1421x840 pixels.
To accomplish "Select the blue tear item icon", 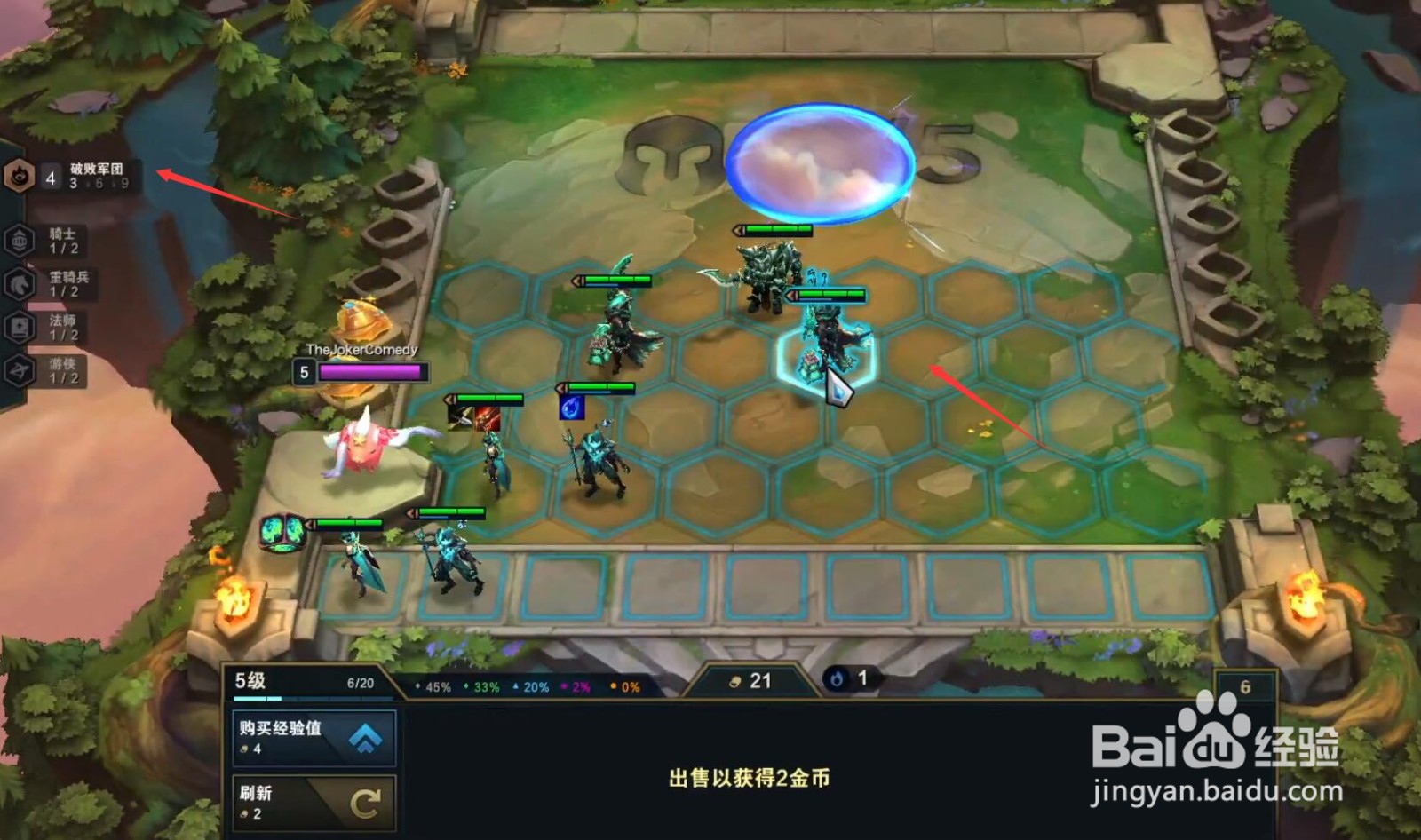I will 573,407.
